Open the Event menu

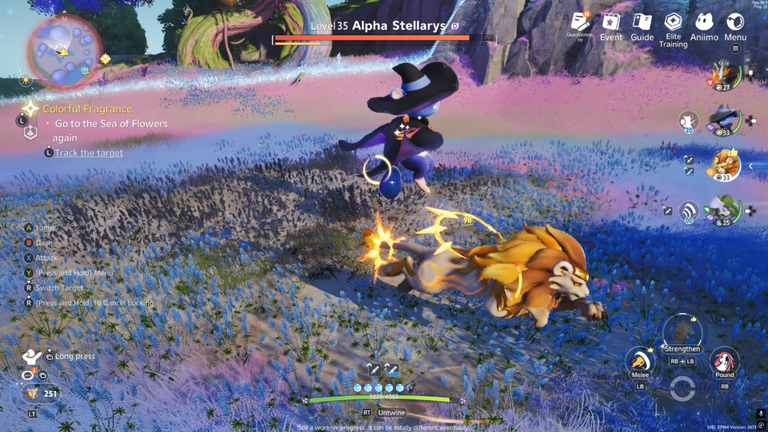pyautogui.click(x=611, y=24)
